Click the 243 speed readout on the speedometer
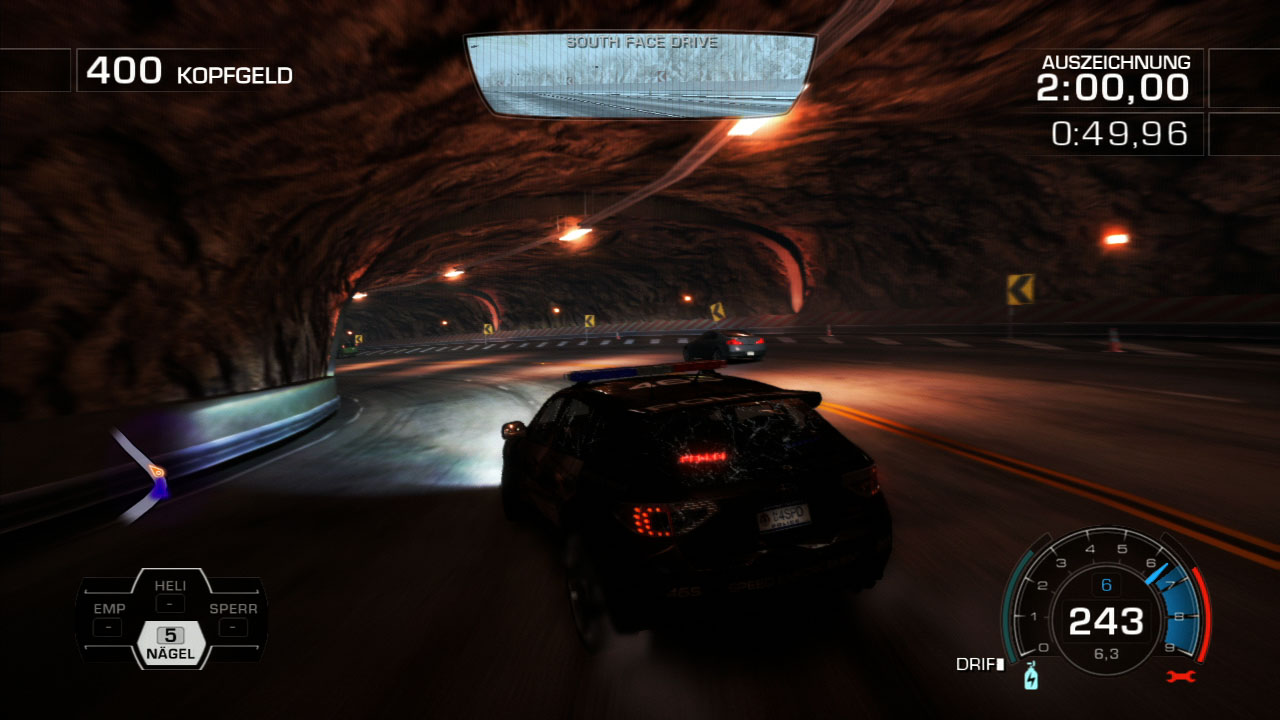This screenshot has height=720, width=1280. tap(1106, 622)
